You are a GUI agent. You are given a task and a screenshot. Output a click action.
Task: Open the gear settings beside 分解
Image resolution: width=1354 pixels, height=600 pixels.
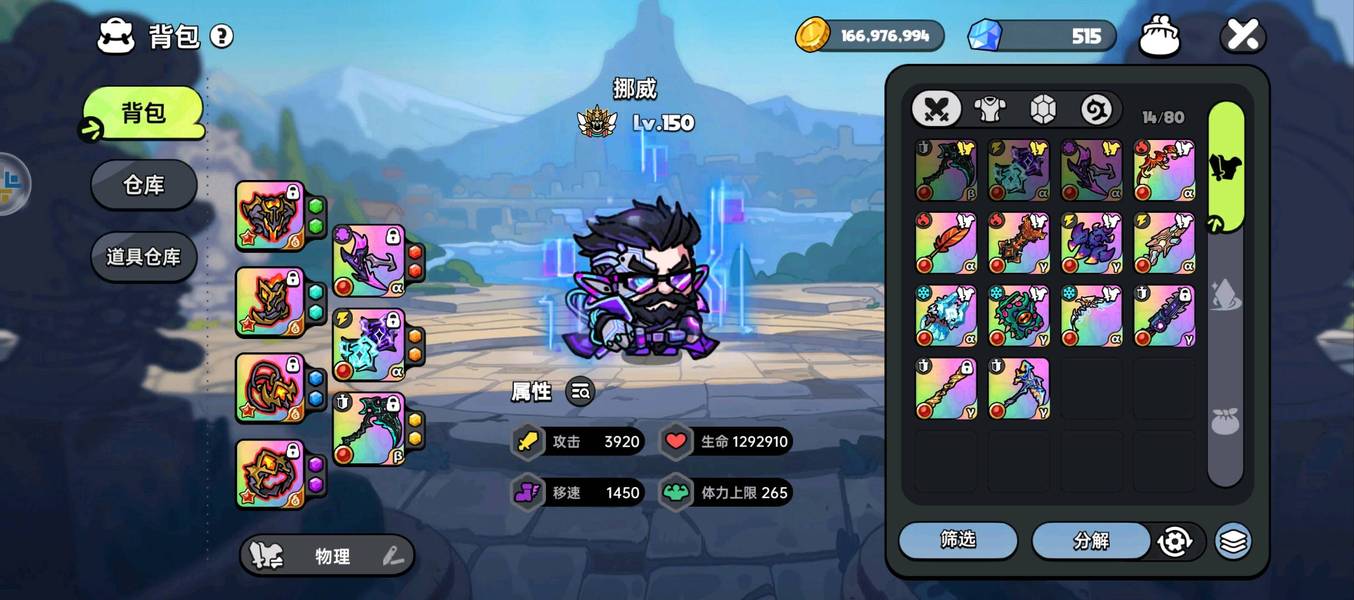click(x=1174, y=541)
